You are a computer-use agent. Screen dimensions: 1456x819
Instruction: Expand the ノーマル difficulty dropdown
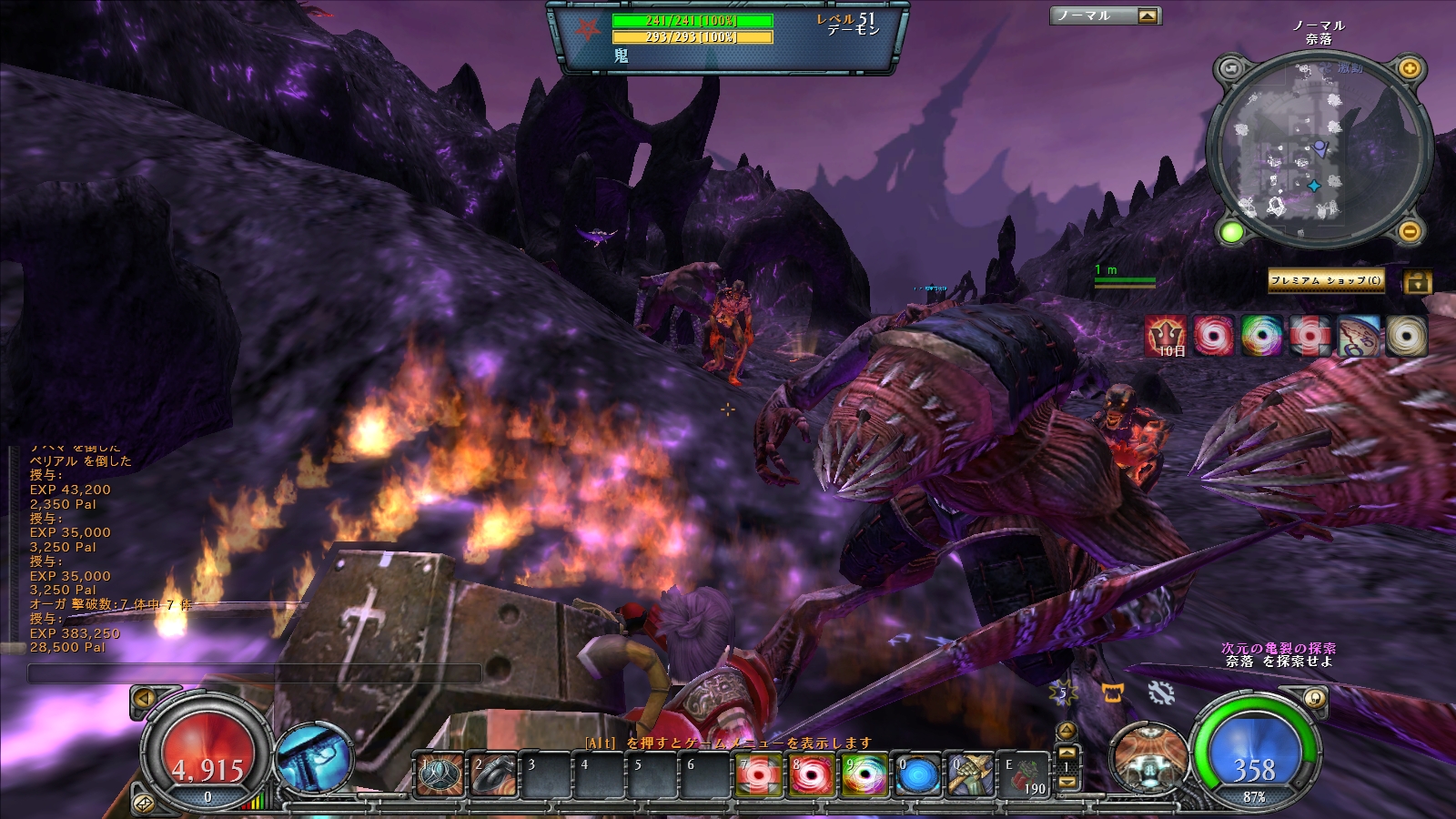click(1148, 15)
